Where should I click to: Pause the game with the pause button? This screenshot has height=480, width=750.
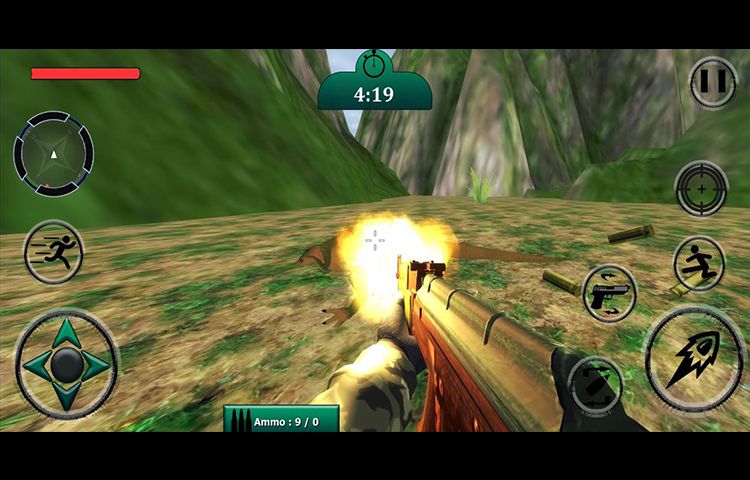(x=713, y=82)
